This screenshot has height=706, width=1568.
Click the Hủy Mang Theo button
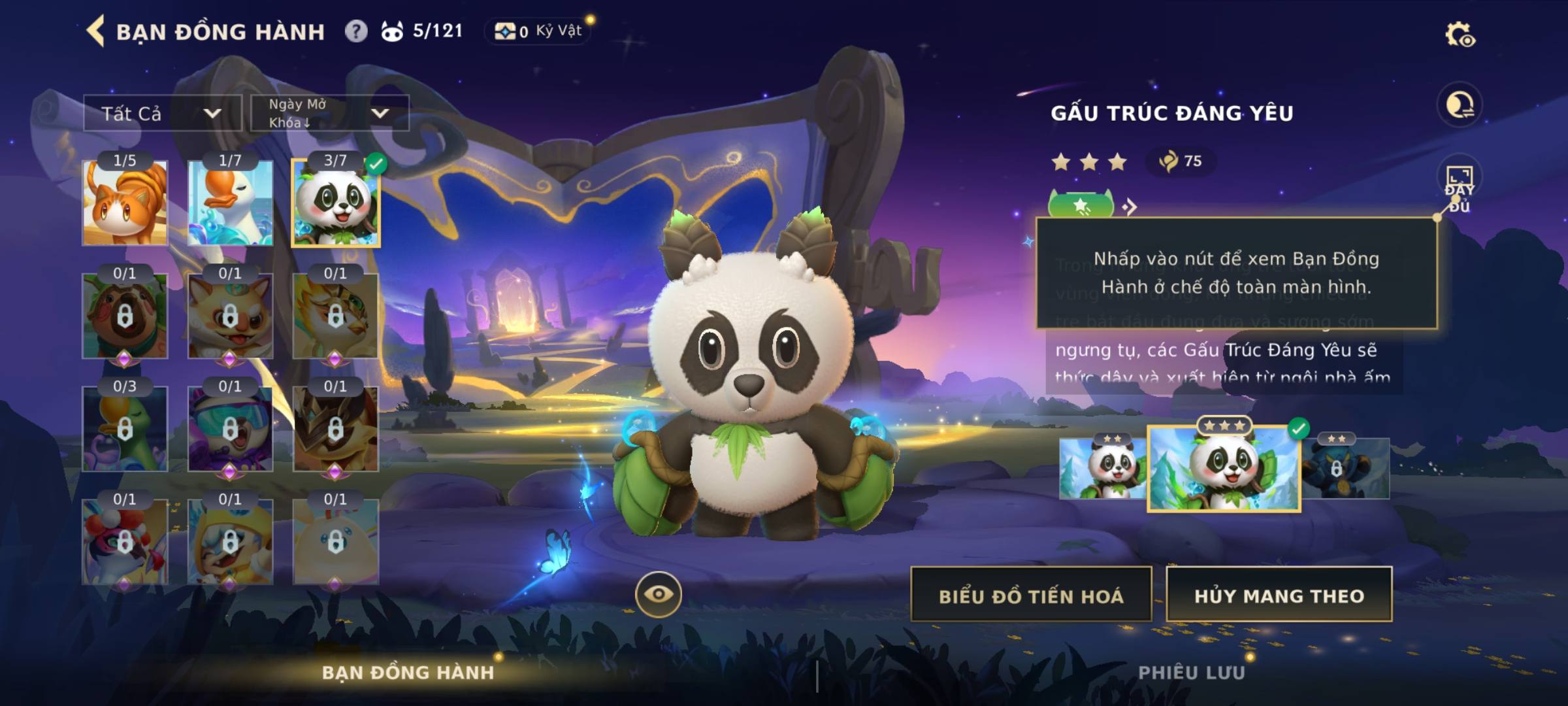click(1279, 596)
